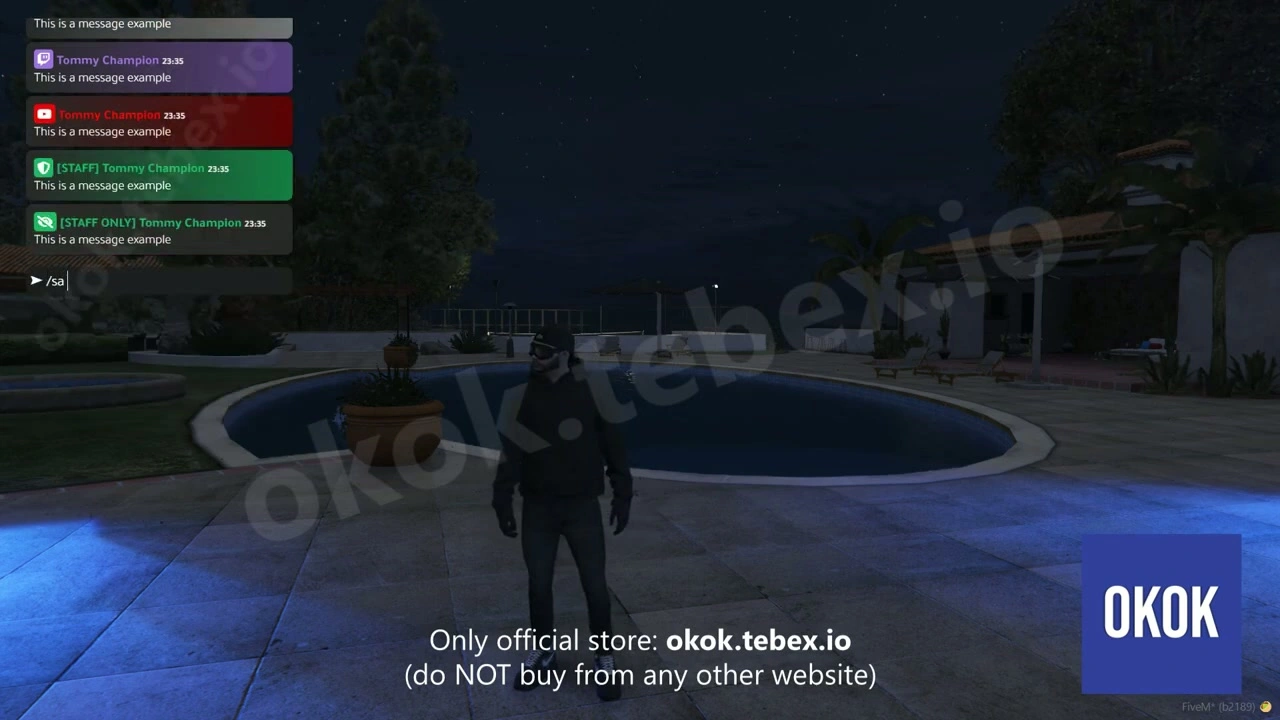1280x720 pixels.
Task: Click the okok.tebex.io store link
Action: point(758,641)
